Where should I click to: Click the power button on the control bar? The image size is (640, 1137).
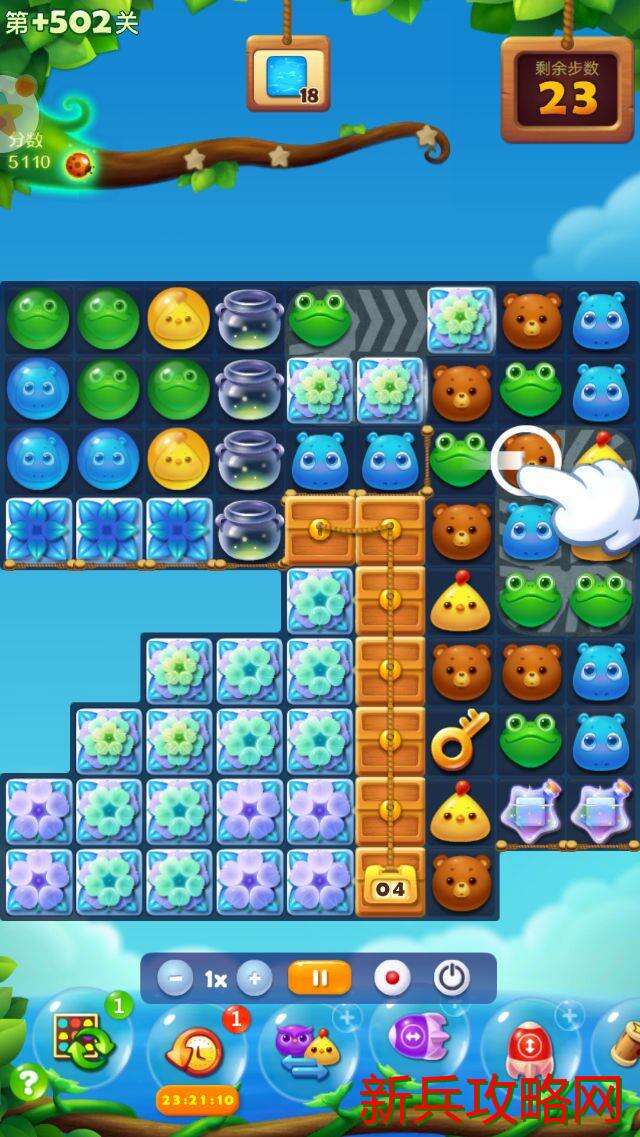[x=451, y=978]
